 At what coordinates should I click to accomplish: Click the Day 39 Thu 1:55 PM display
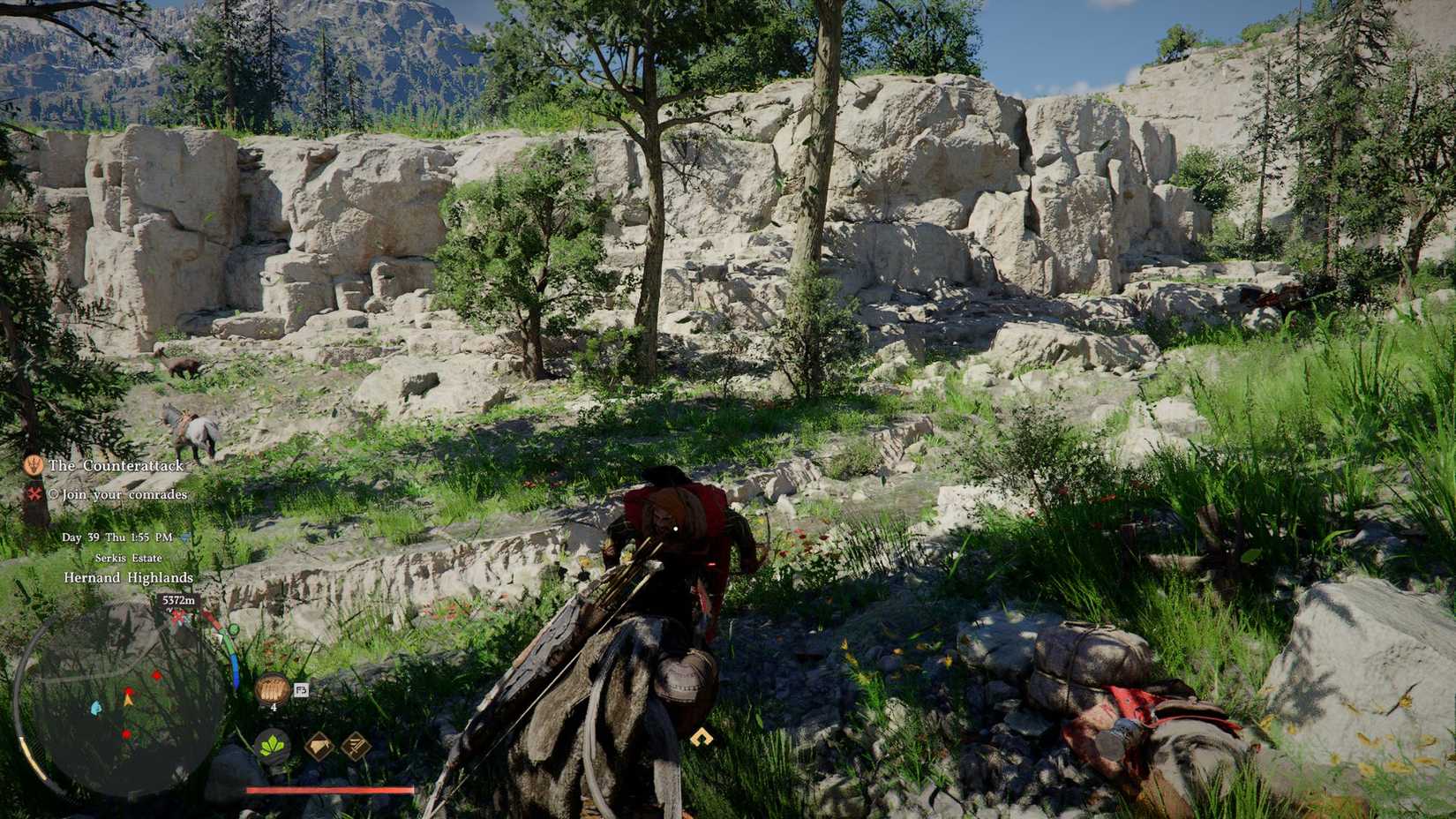pyautogui.click(x=120, y=537)
